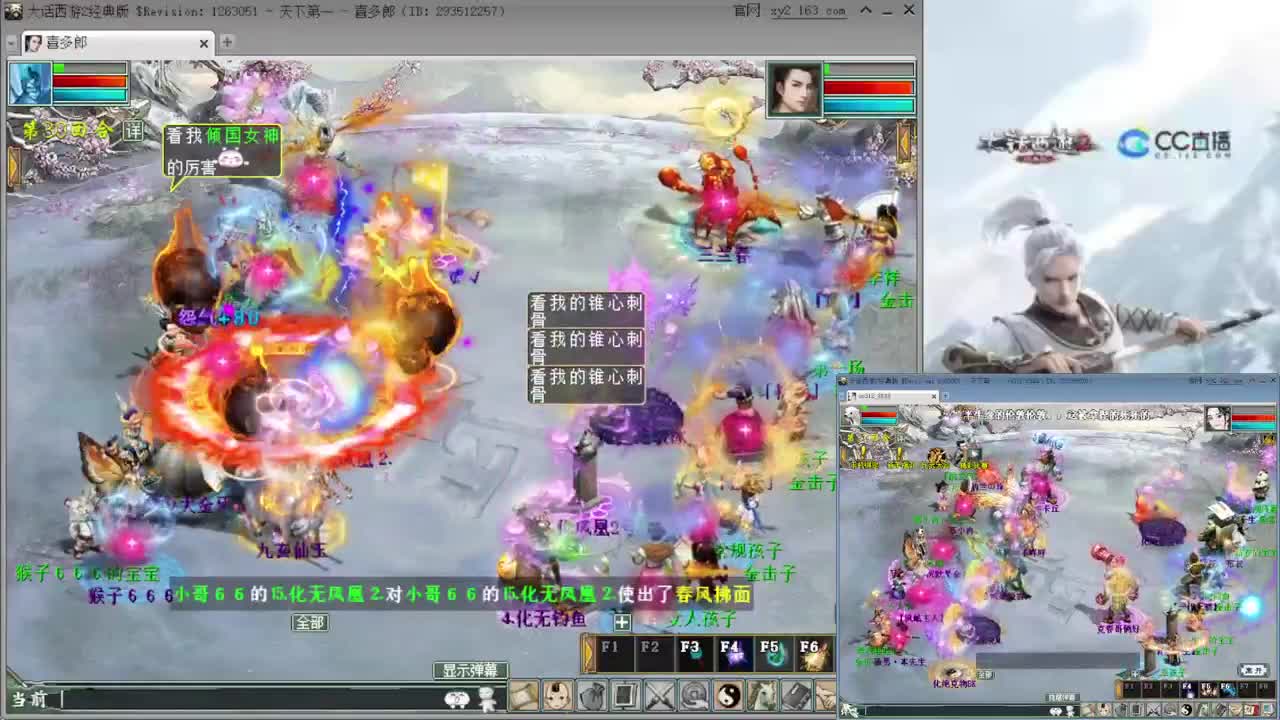Open the 全部 chat channel selector
Image resolution: width=1280 pixels, height=720 pixels.
pos(308,622)
